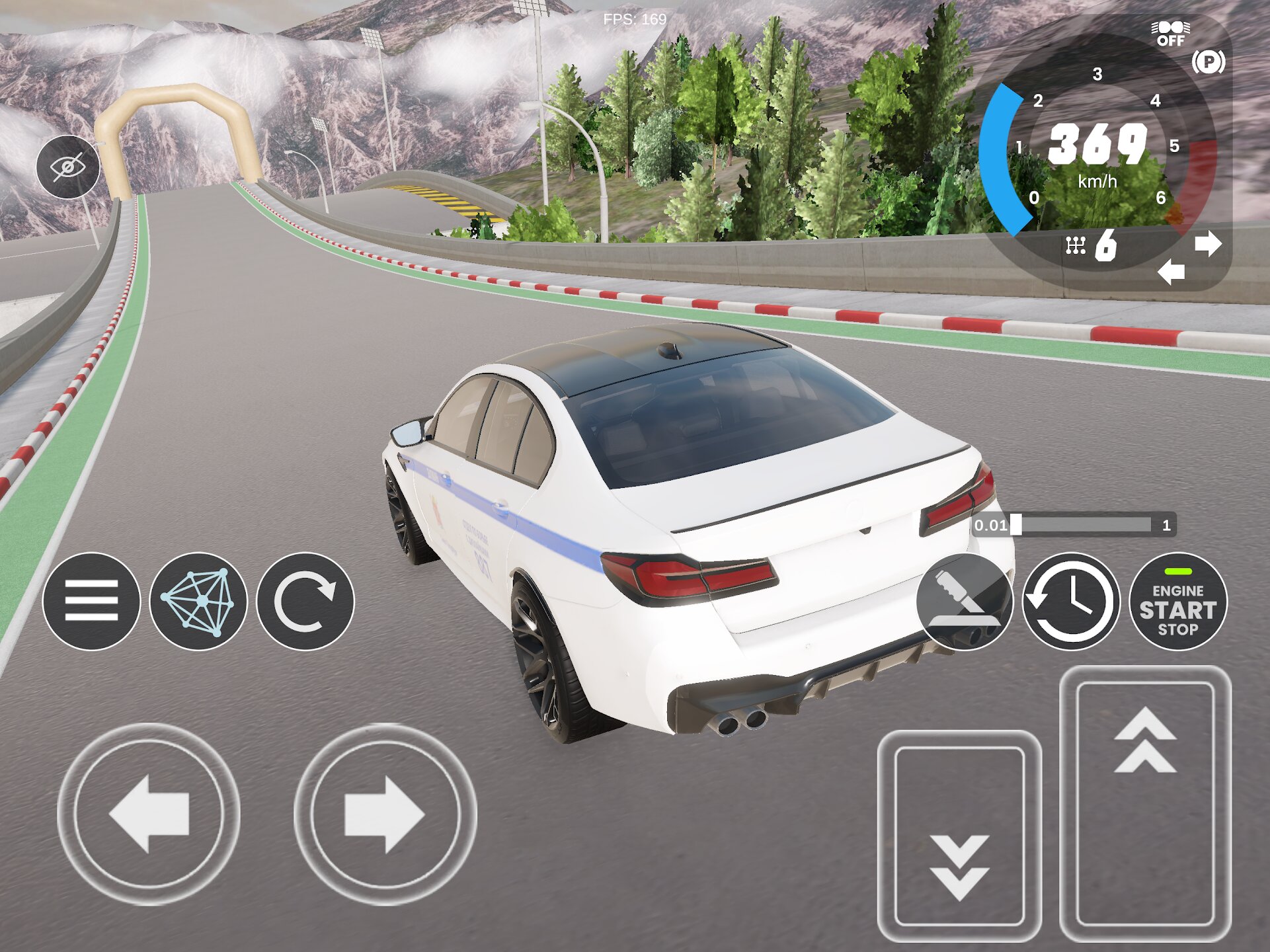
Task: Toggle the headlights OFF indicator
Action: point(1170,33)
